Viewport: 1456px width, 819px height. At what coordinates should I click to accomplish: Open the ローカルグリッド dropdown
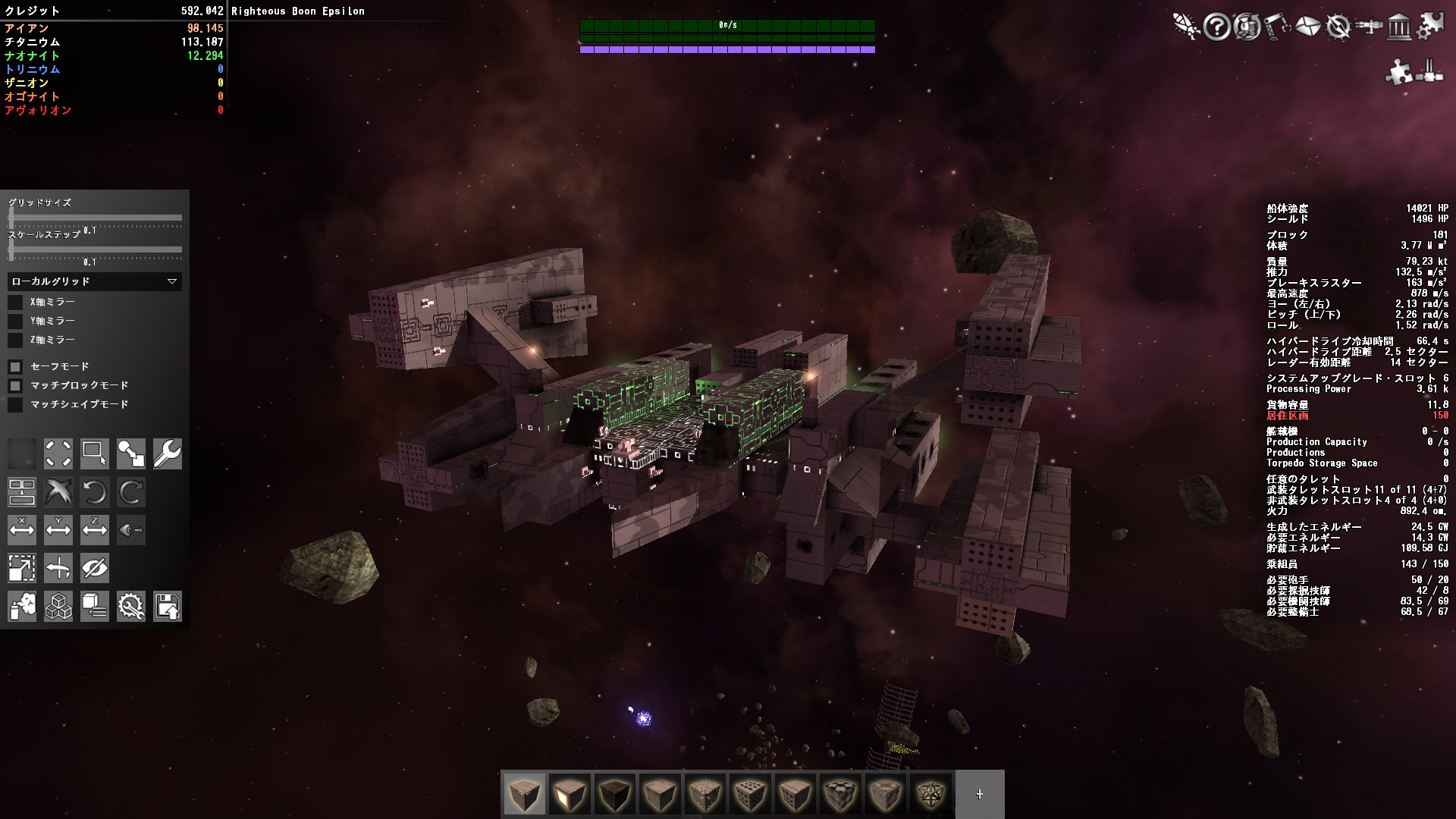point(94,281)
